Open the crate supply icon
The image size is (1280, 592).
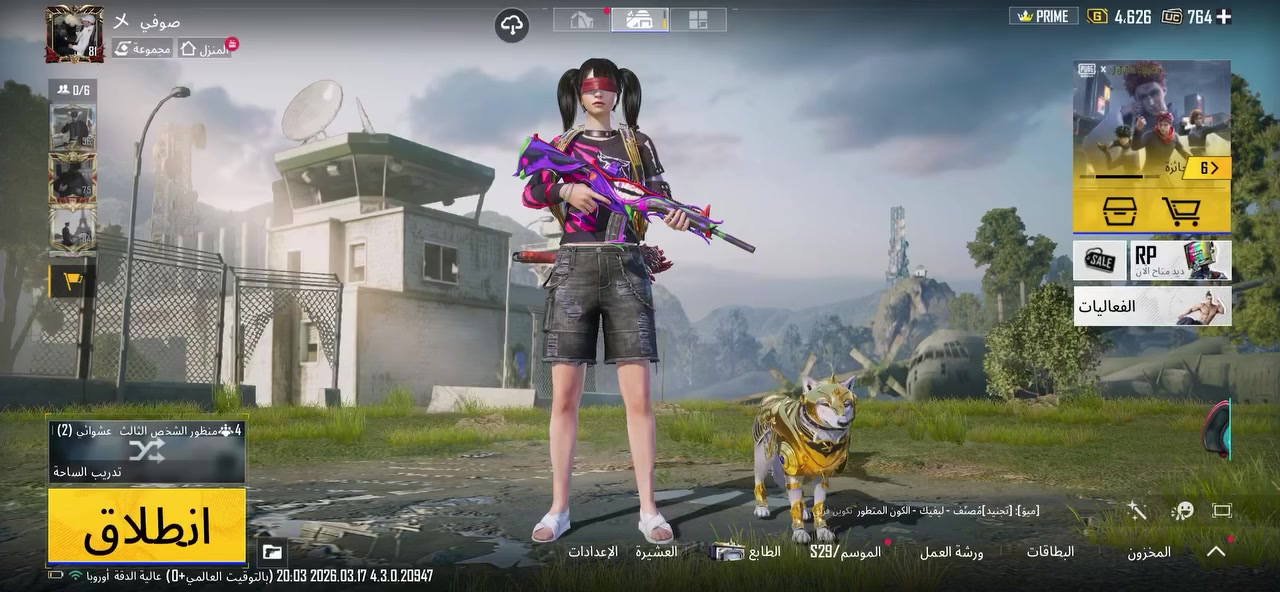[1119, 211]
